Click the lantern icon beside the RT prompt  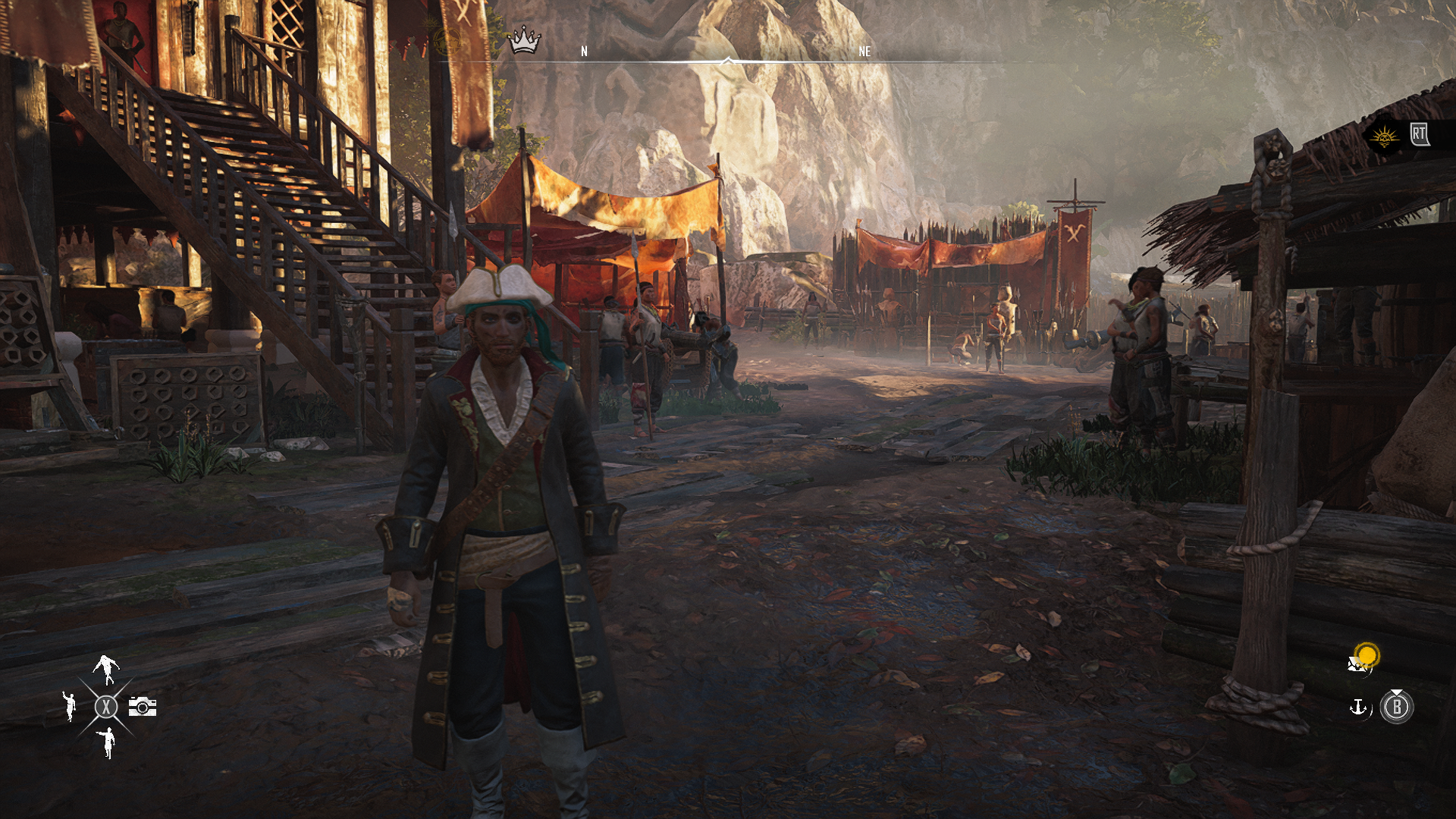[x=1385, y=138]
